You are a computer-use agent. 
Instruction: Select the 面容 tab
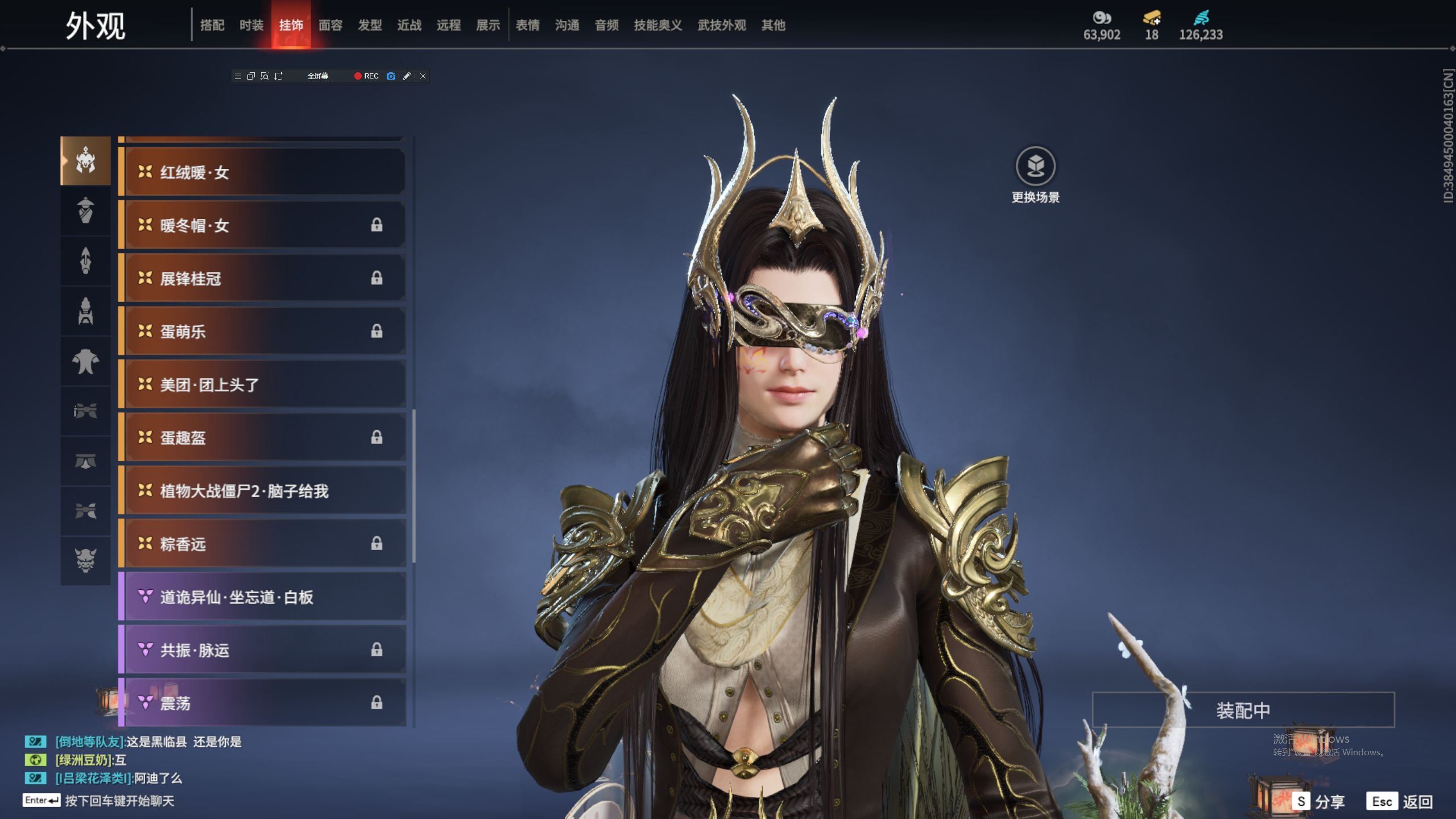[x=330, y=25]
